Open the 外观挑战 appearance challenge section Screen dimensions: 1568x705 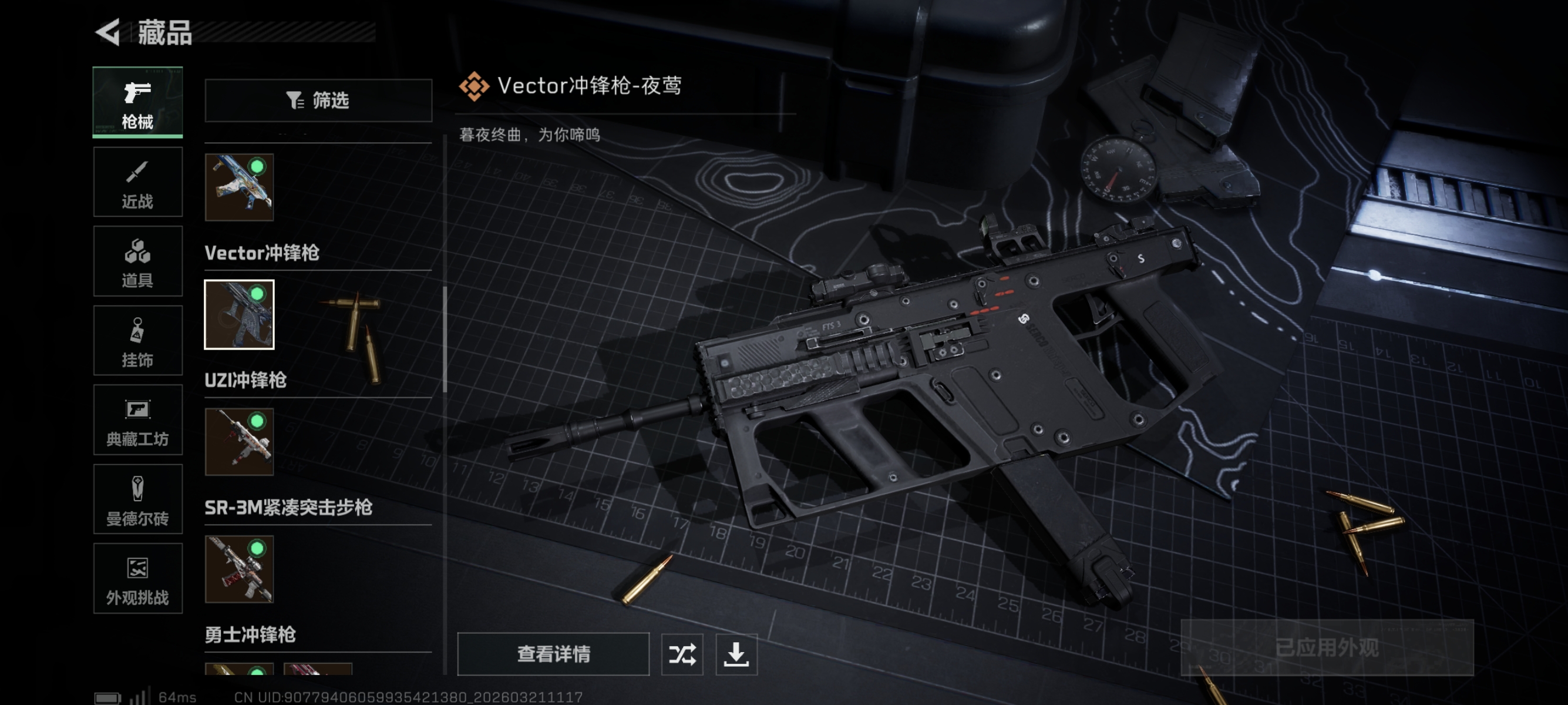tap(137, 578)
